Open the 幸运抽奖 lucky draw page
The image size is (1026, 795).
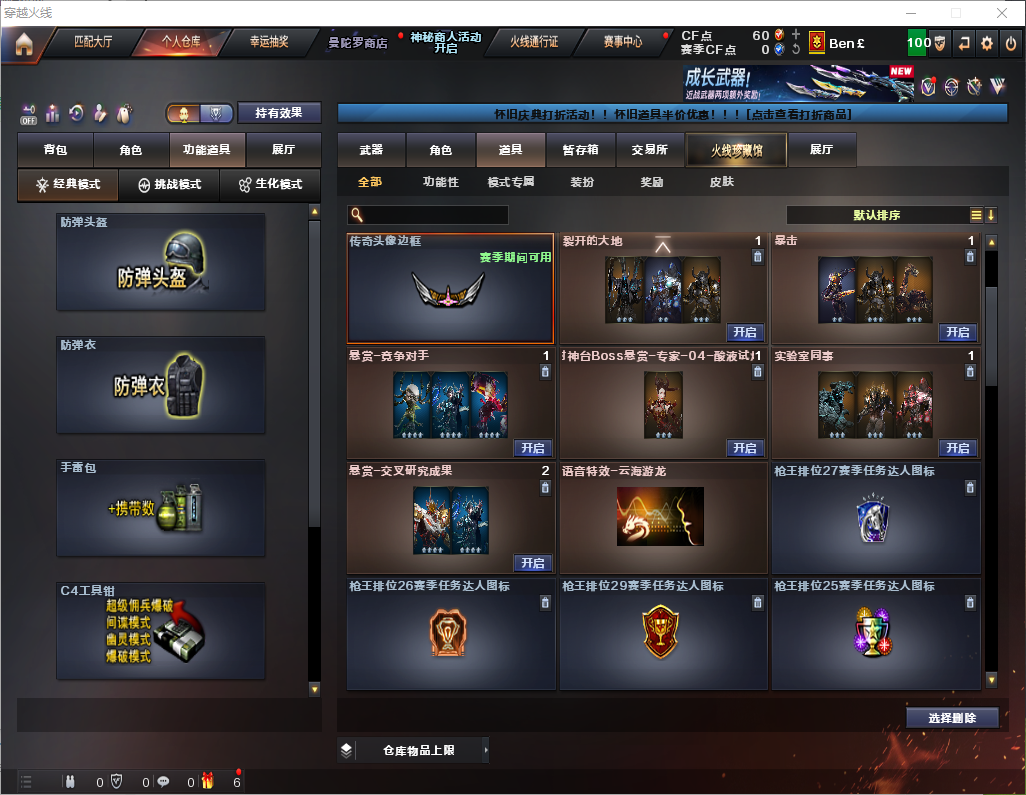[268, 42]
